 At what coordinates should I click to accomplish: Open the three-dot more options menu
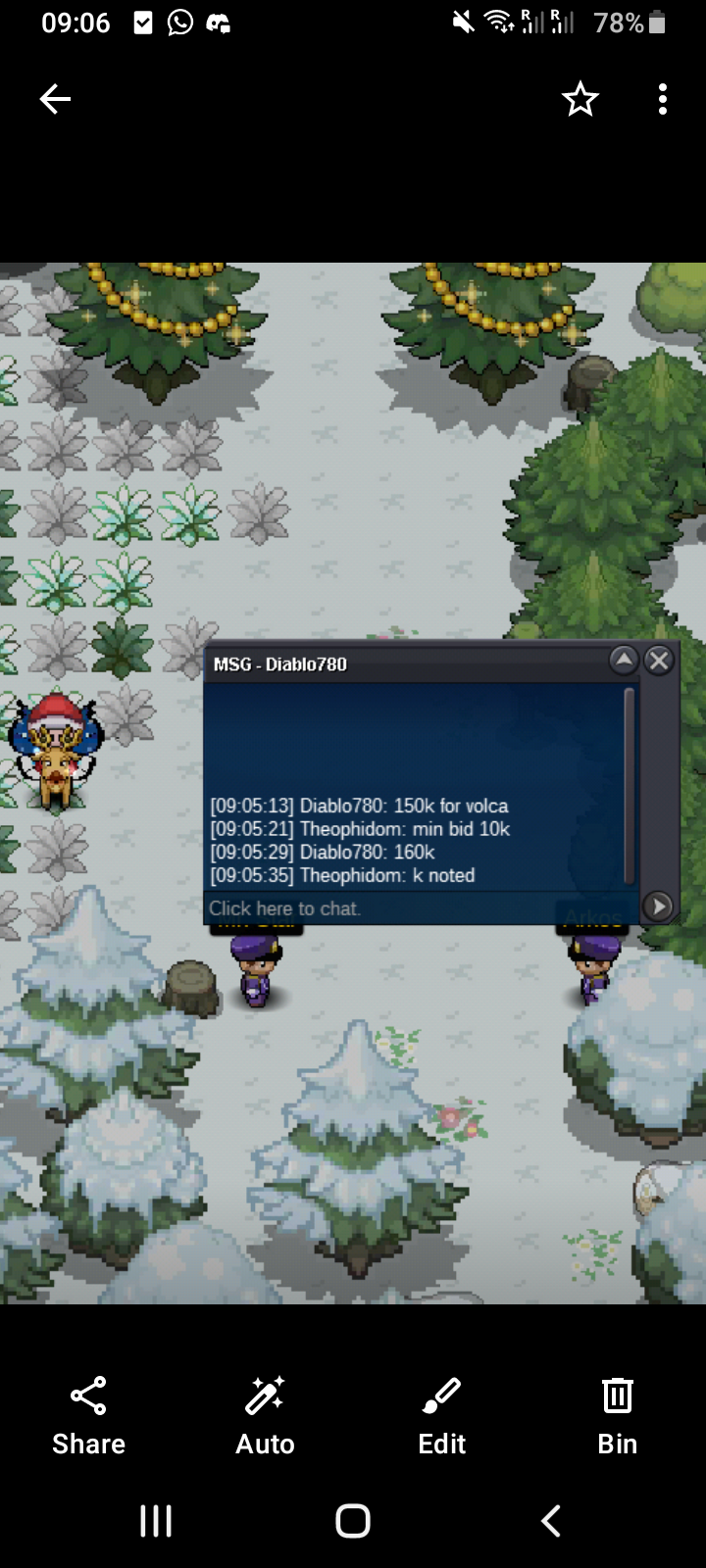(663, 99)
